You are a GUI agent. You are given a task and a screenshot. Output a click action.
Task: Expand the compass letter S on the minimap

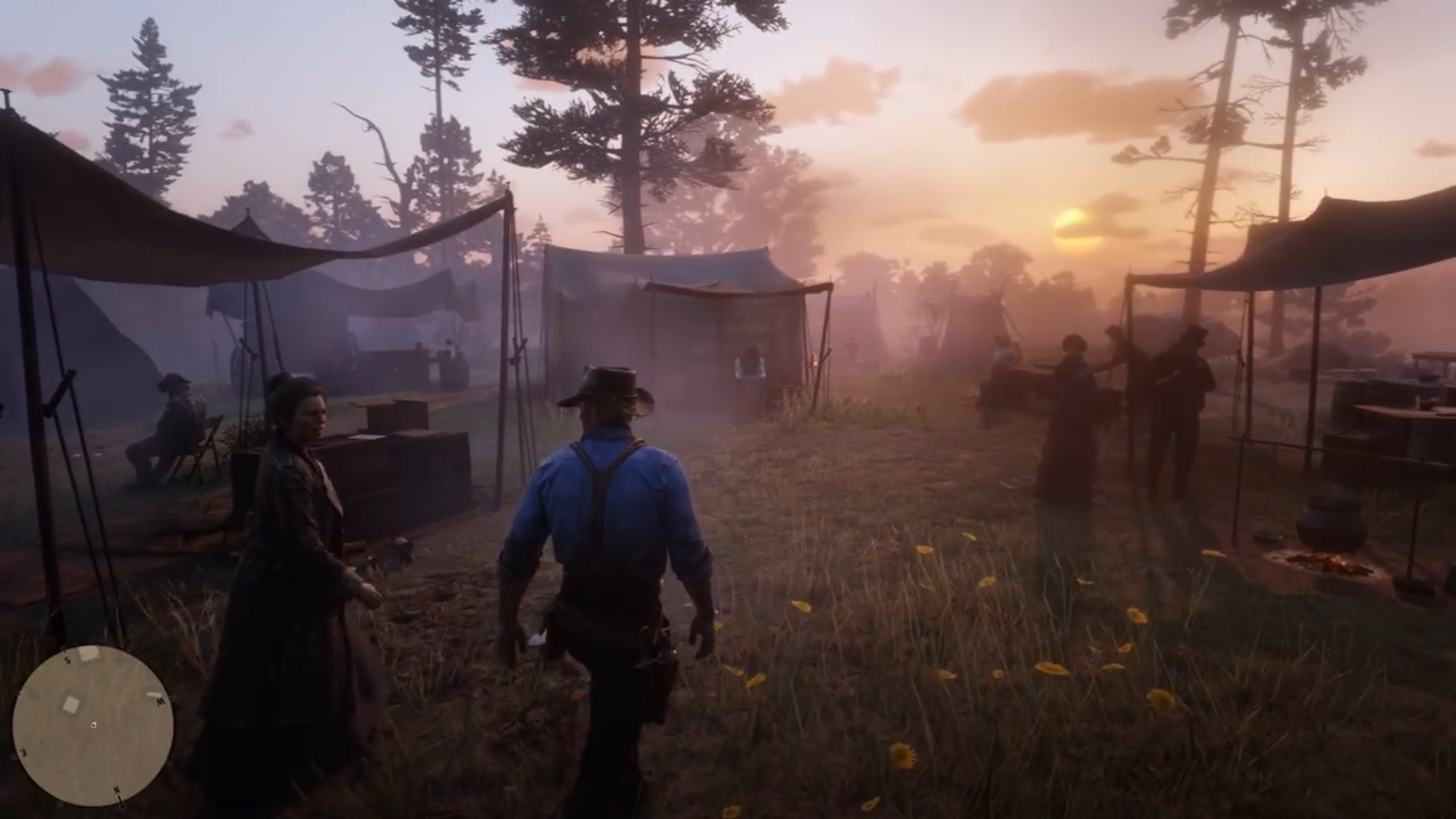coord(67,660)
